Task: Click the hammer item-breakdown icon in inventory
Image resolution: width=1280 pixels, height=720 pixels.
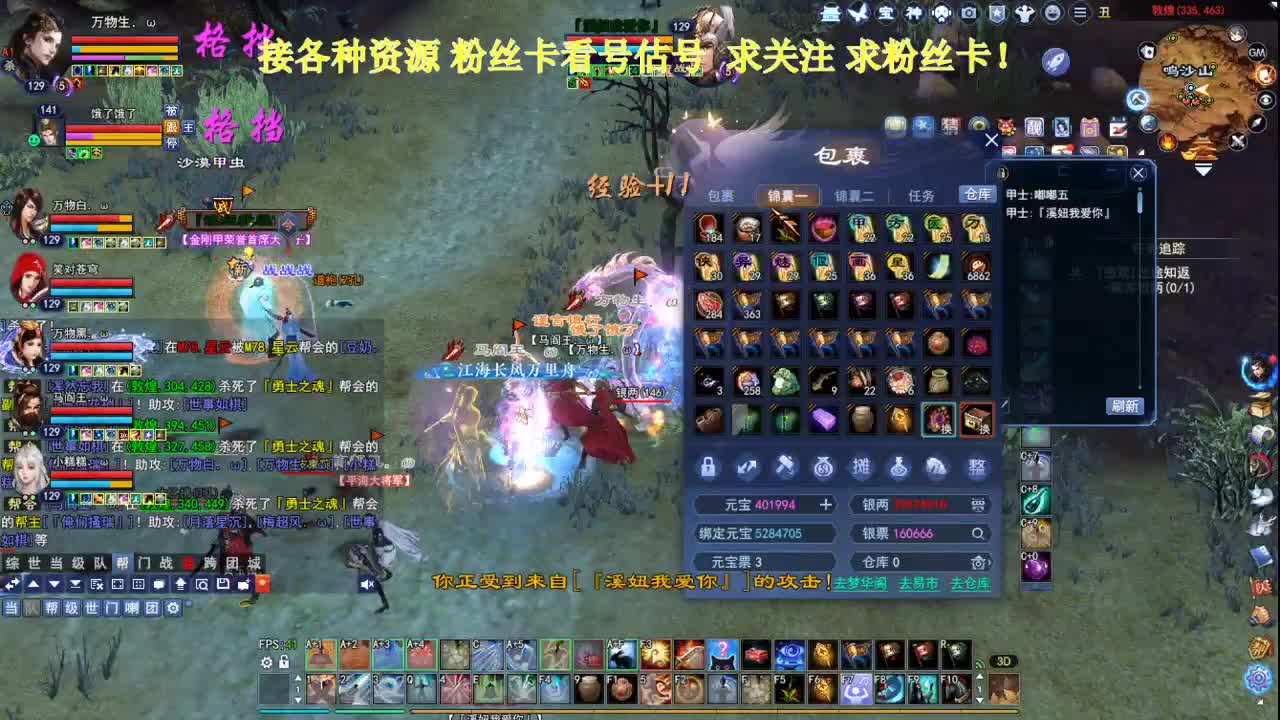Action: pos(785,467)
